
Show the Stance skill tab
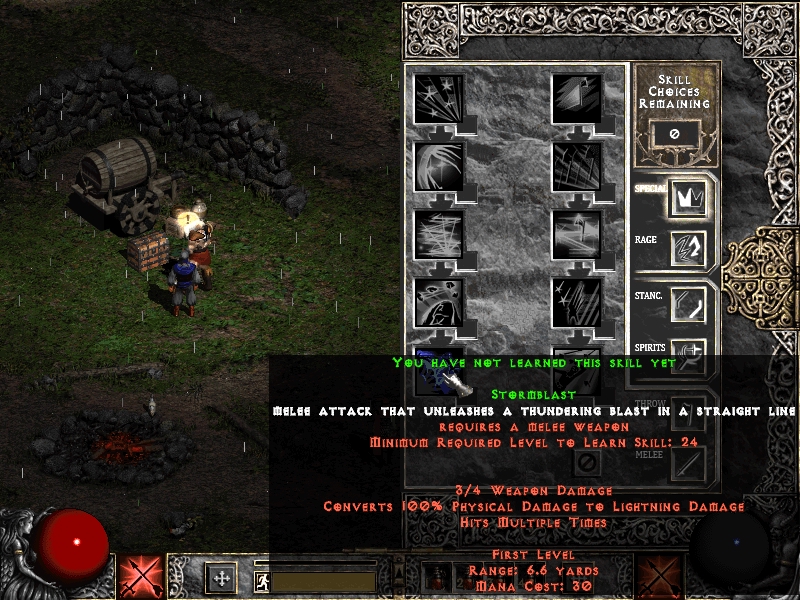[x=688, y=303]
